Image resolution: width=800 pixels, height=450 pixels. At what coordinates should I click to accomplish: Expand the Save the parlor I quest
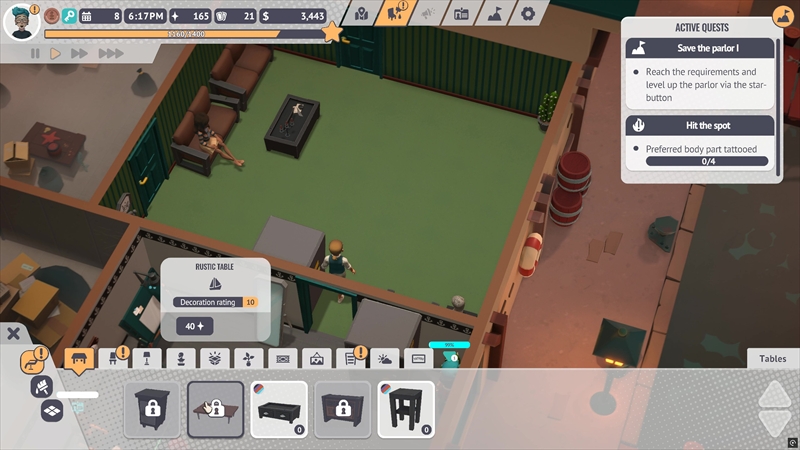coord(700,48)
